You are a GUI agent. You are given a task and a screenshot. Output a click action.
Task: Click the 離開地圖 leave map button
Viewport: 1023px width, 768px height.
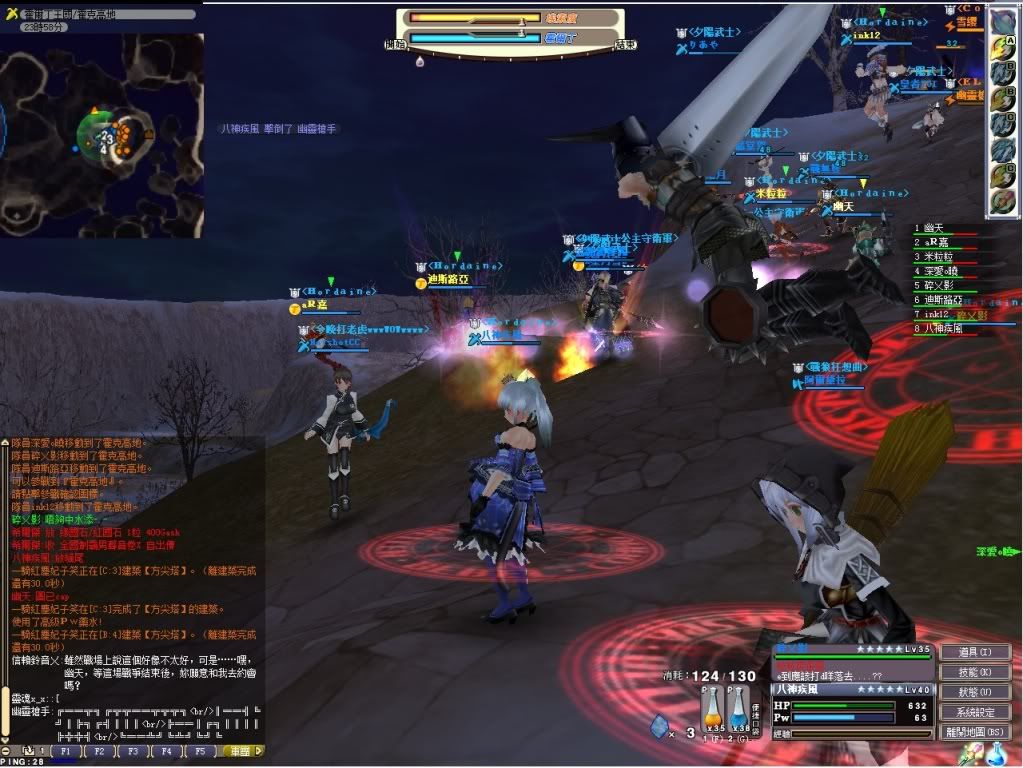pos(975,732)
